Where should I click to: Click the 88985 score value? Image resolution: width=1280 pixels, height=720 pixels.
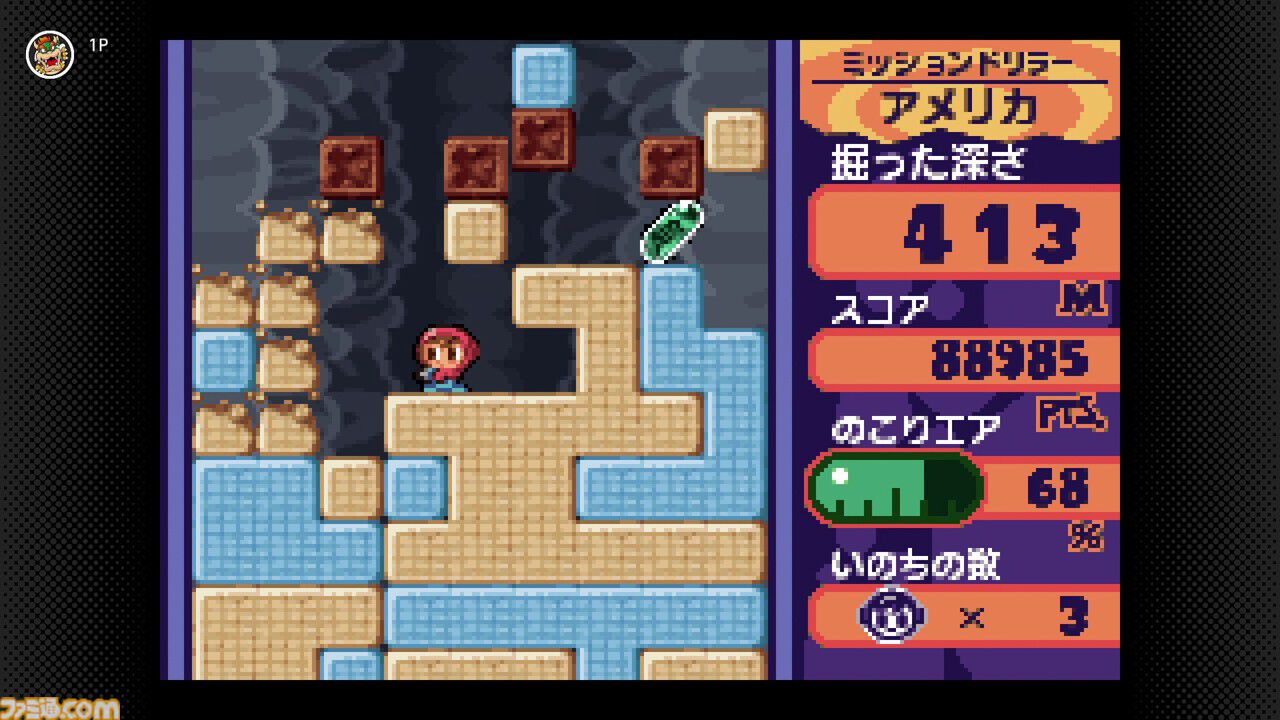[1010, 358]
